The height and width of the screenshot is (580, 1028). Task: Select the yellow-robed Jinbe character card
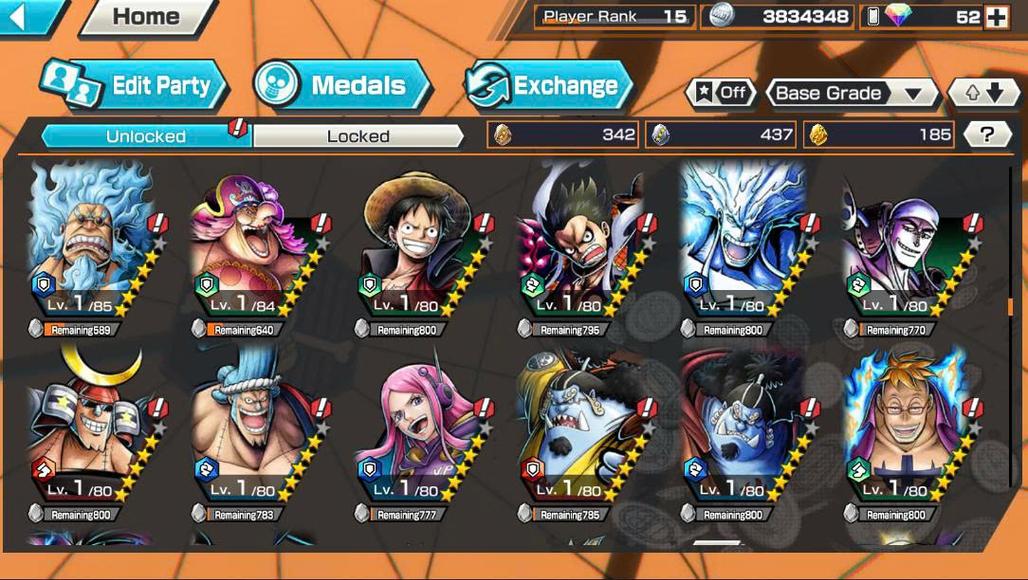[x=577, y=430]
